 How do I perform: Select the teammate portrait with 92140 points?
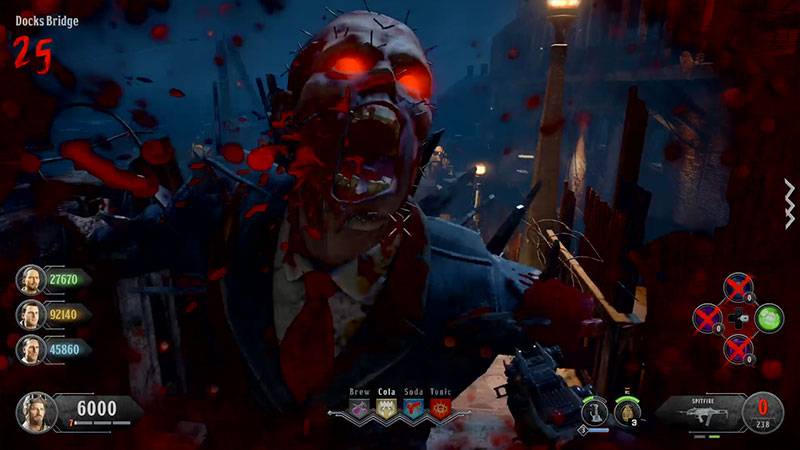(30, 314)
